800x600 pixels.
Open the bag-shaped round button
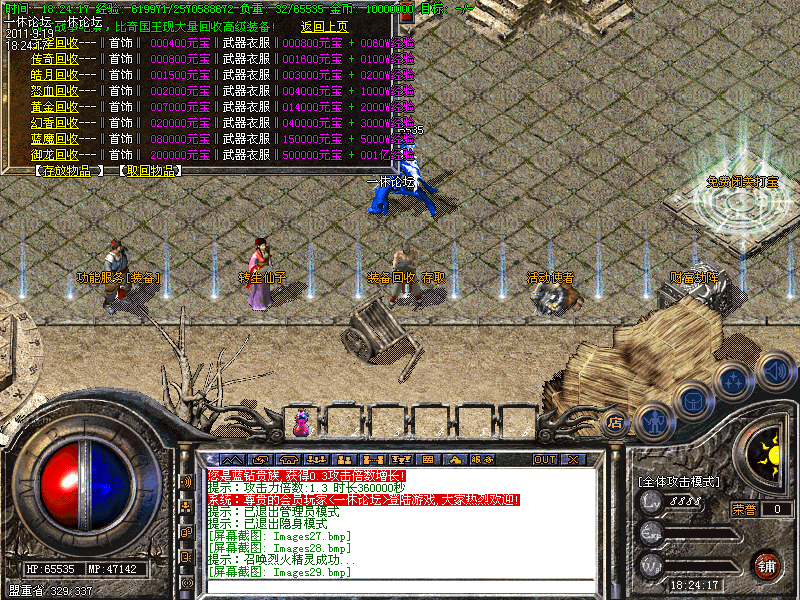pos(693,399)
